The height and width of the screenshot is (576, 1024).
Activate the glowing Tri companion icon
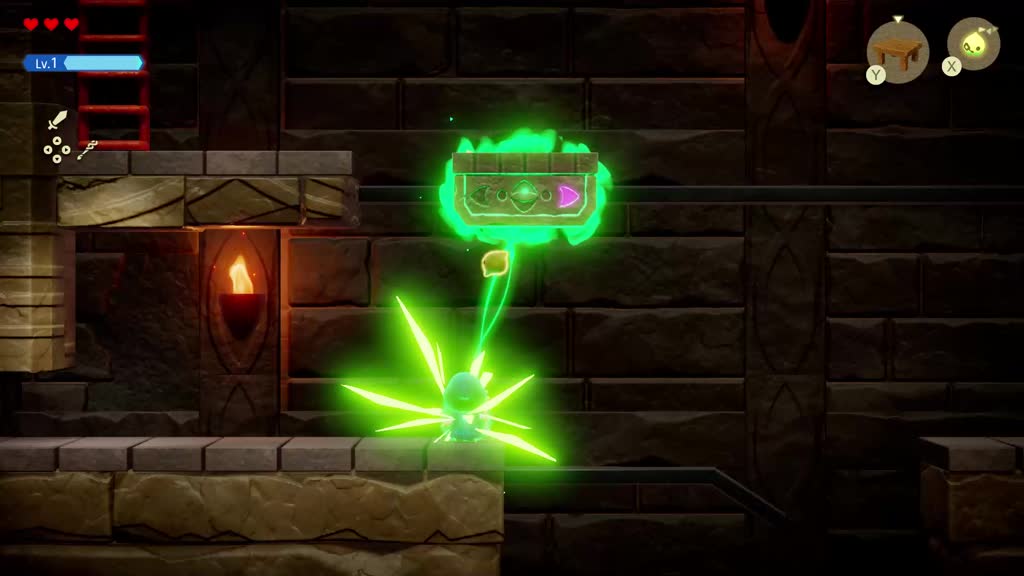tap(973, 44)
